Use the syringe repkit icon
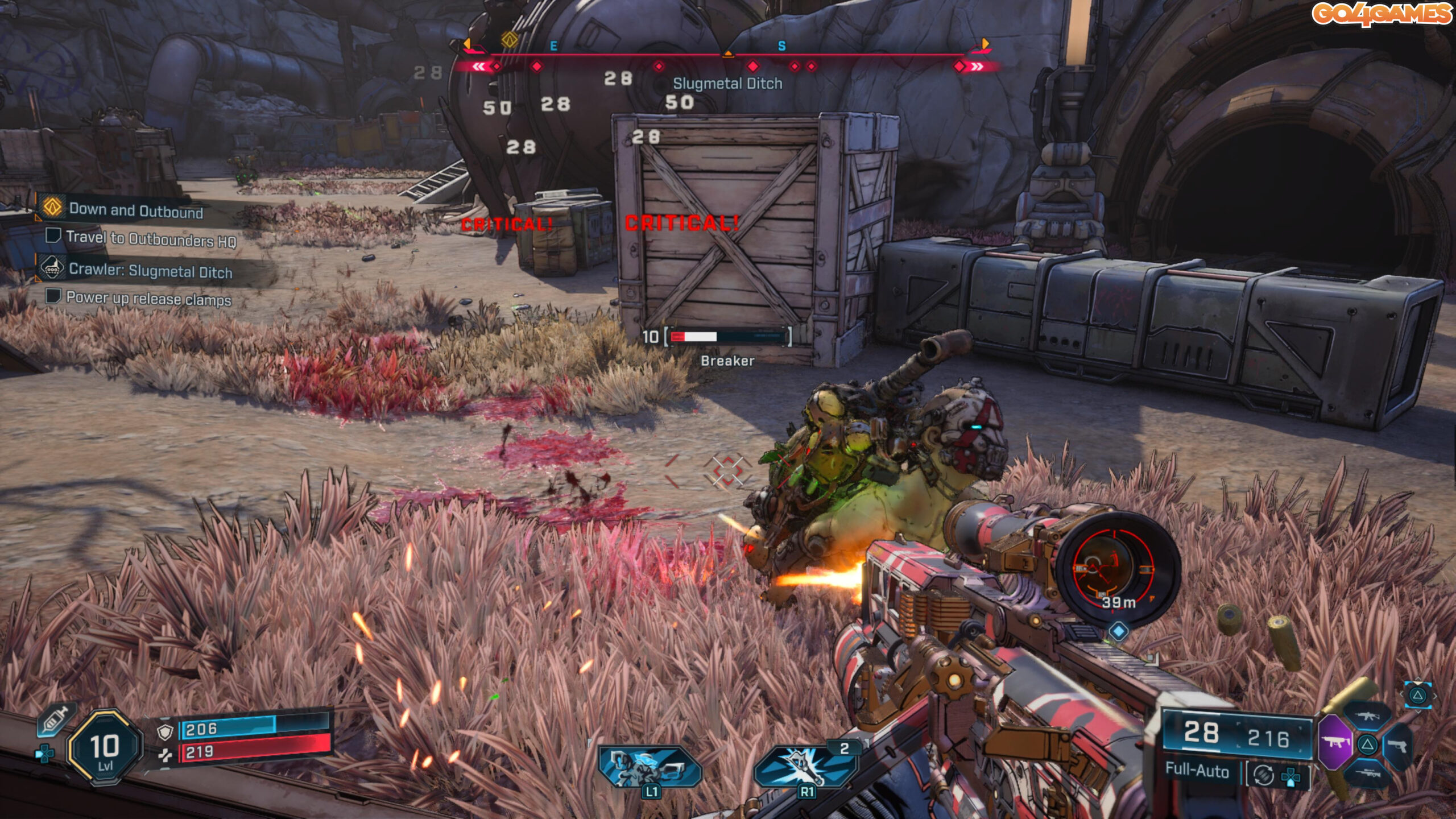 click(55, 719)
